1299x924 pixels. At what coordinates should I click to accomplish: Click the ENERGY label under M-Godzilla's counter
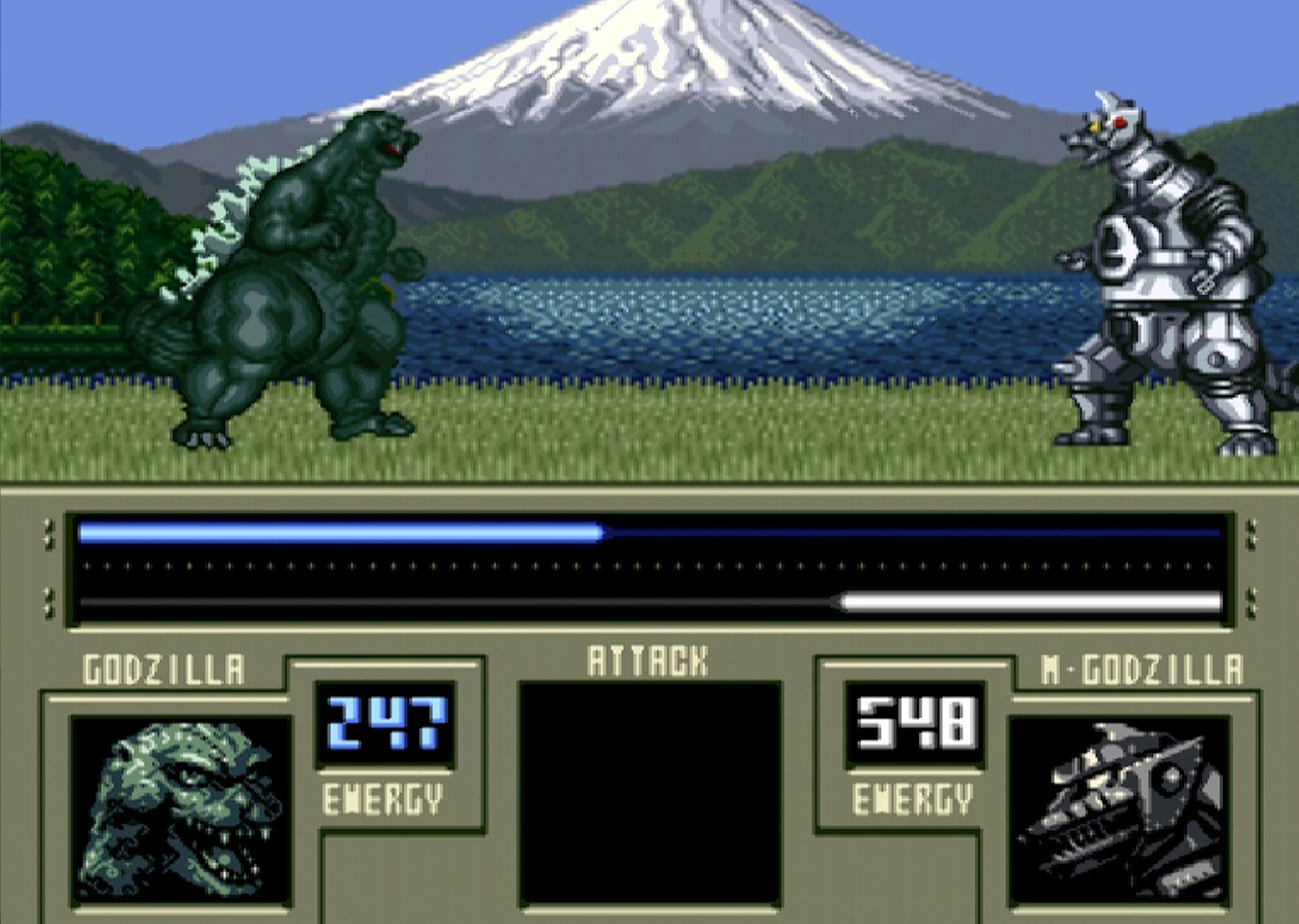(x=911, y=800)
